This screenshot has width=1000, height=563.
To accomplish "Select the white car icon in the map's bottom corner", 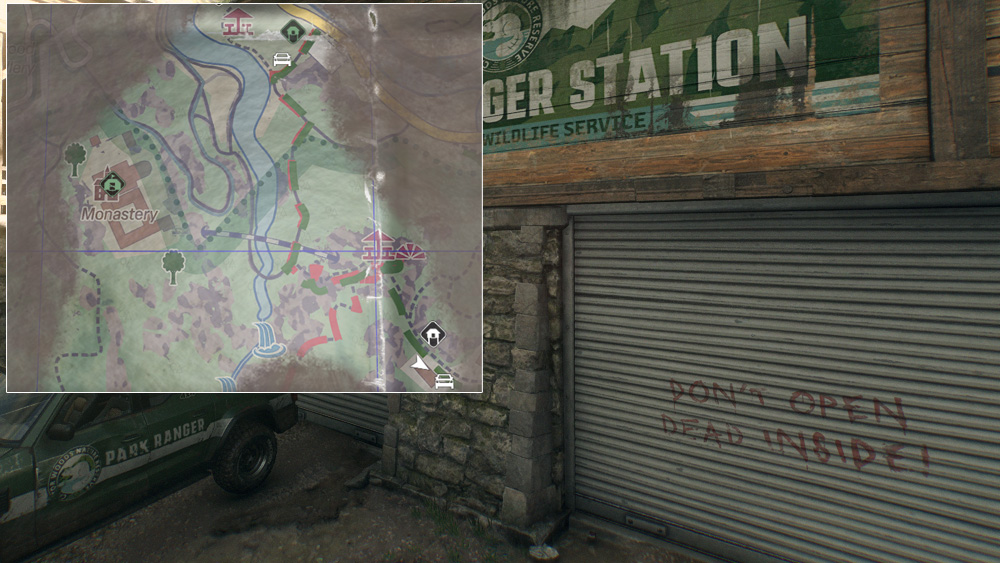I will (444, 380).
